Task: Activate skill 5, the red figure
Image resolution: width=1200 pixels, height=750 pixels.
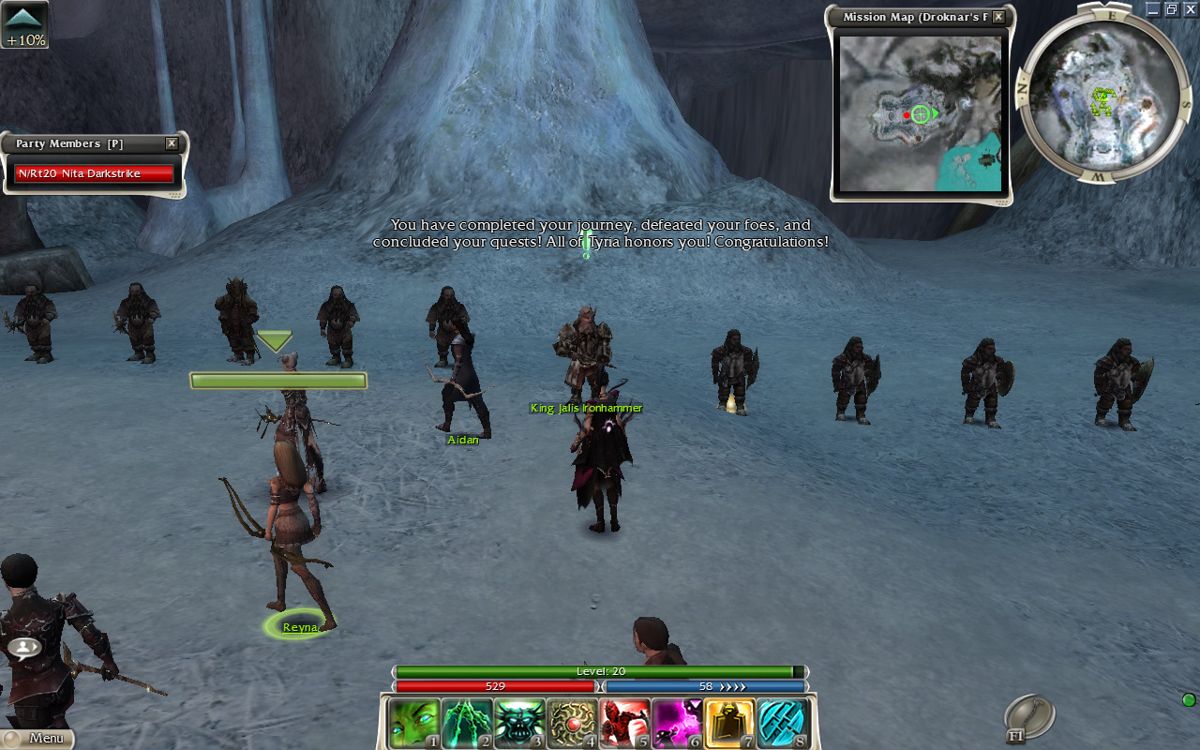Action: (x=626, y=723)
